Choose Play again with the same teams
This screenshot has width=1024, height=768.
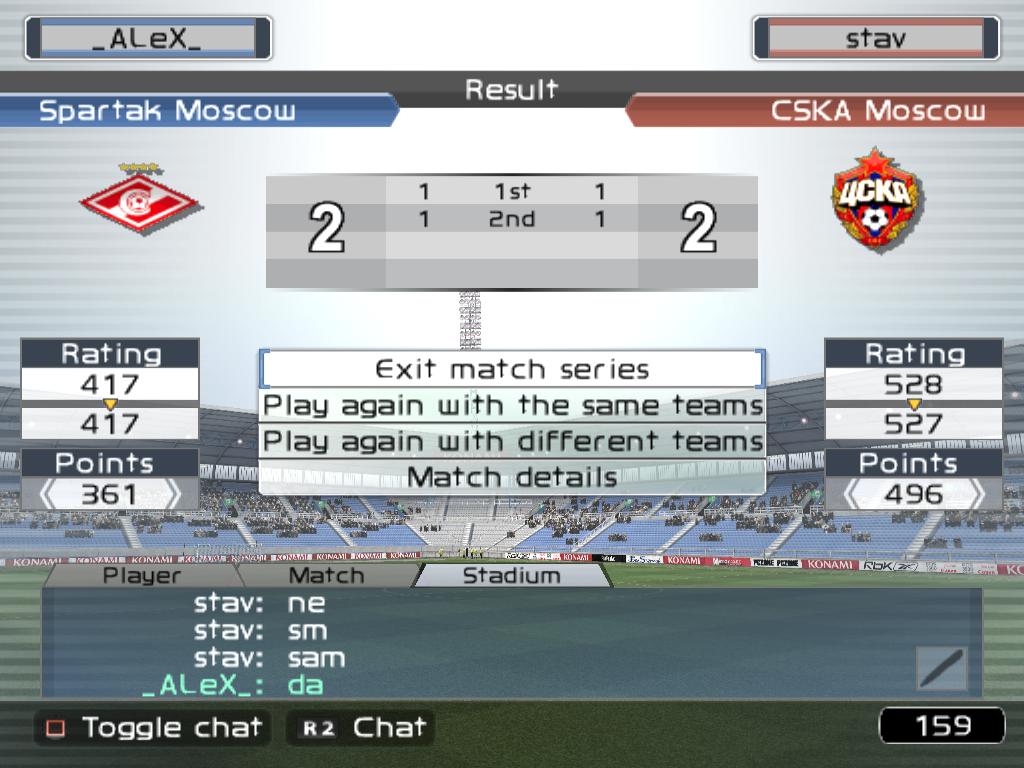coord(512,405)
